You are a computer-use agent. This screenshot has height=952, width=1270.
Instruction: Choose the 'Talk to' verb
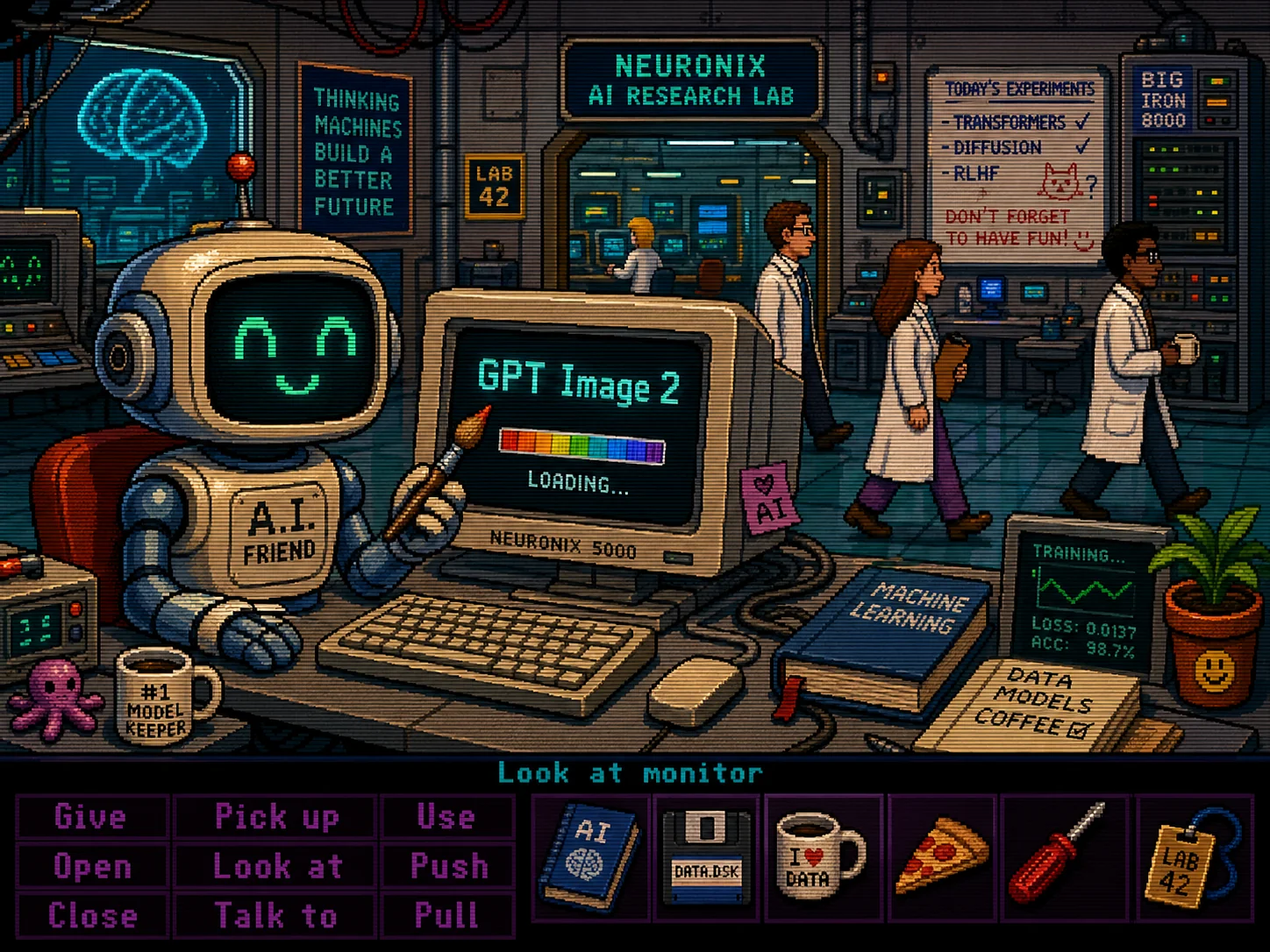coord(275,915)
